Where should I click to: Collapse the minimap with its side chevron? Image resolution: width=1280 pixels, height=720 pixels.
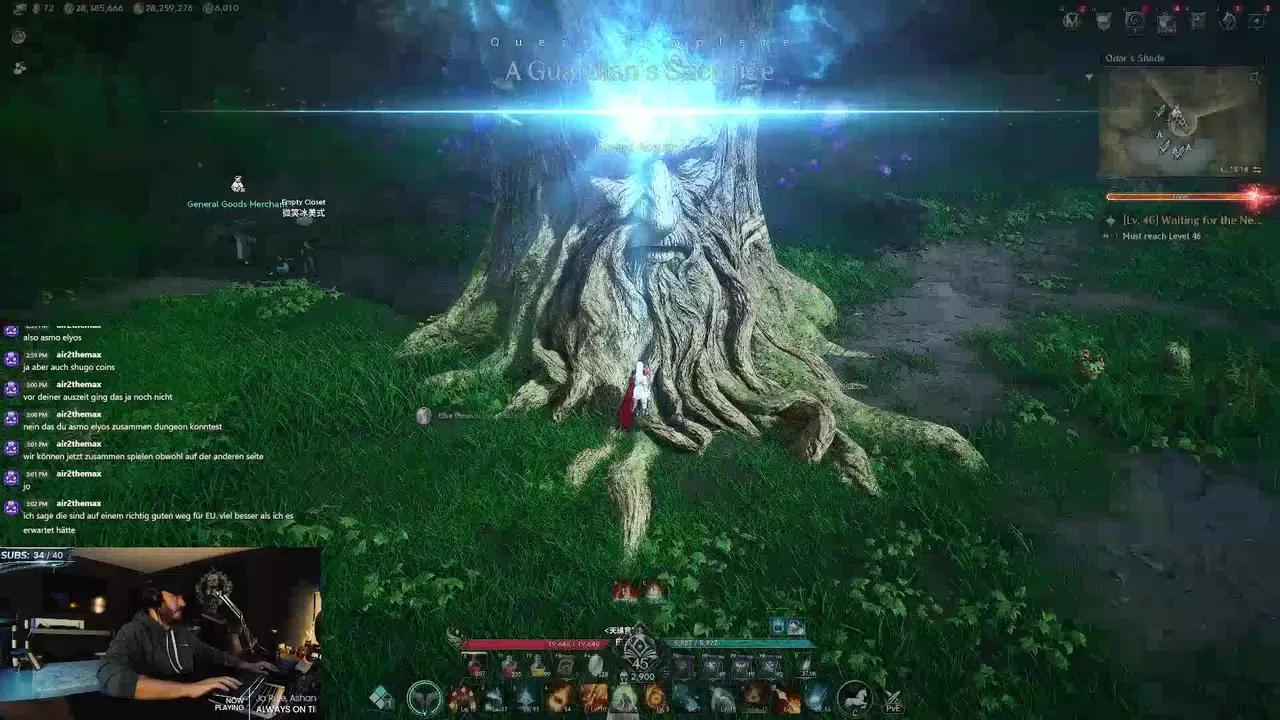point(1089,77)
